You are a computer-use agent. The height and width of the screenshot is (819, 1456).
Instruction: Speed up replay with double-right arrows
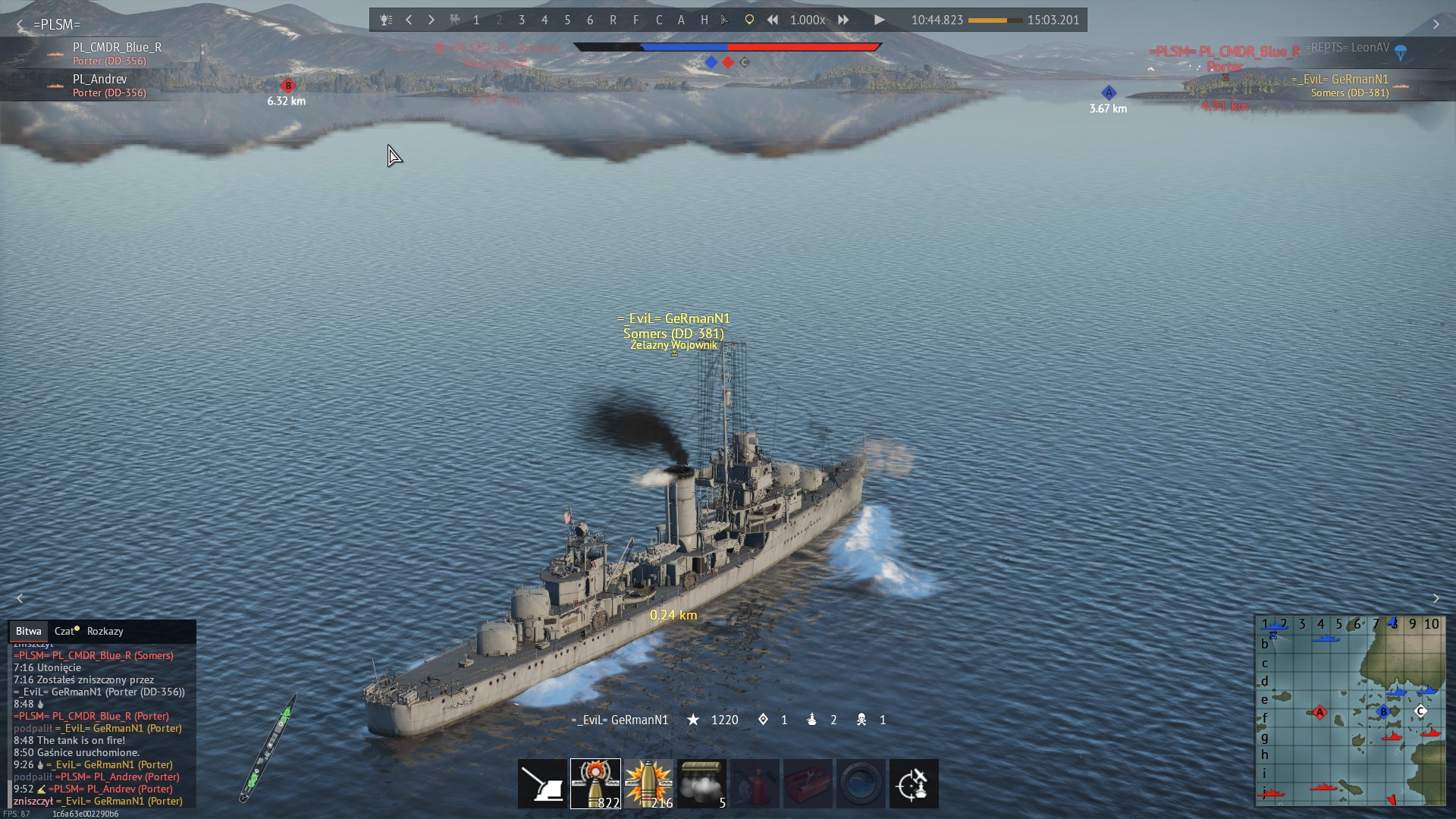(843, 20)
